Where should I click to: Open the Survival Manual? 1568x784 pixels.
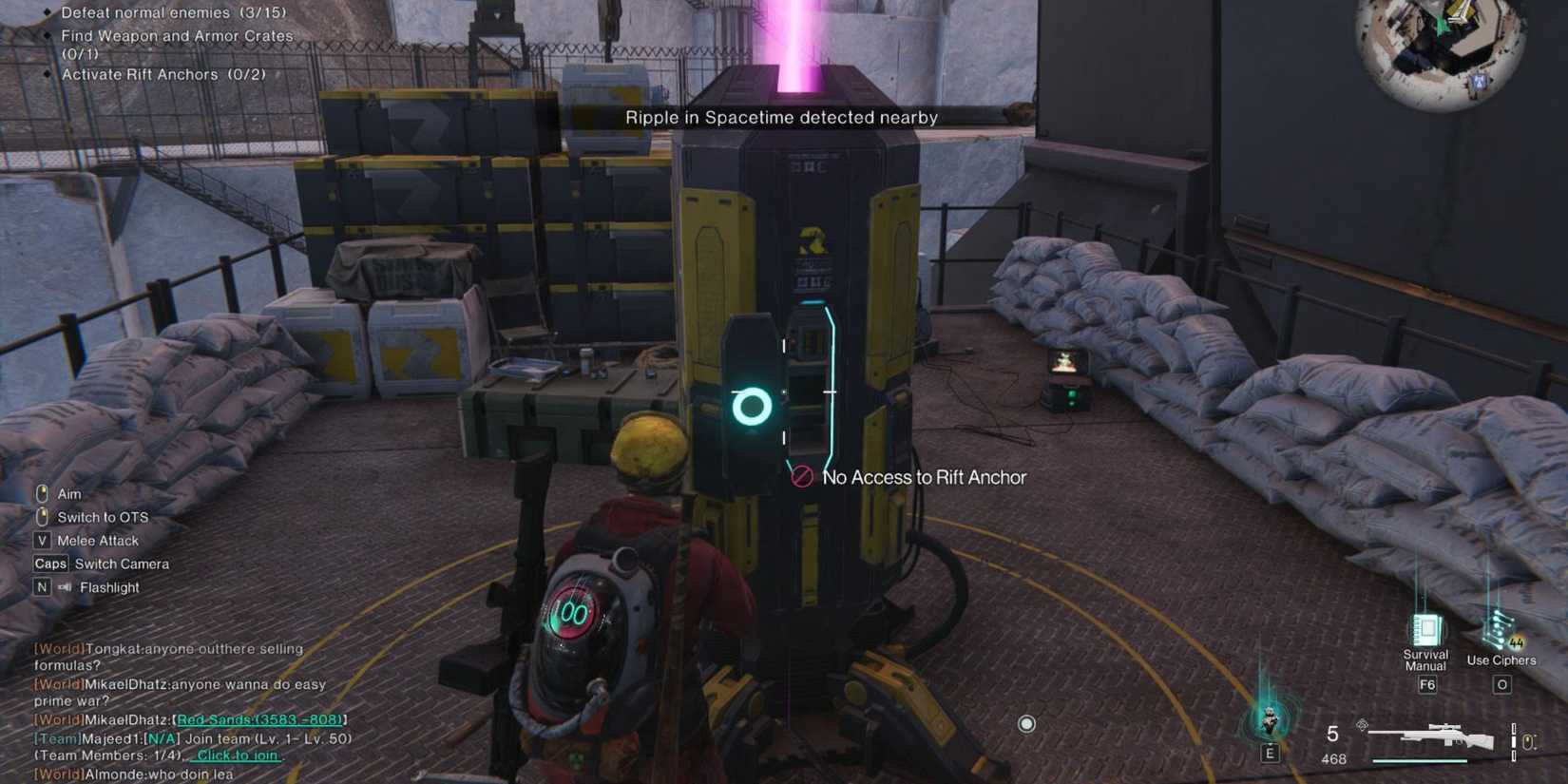(x=1425, y=632)
